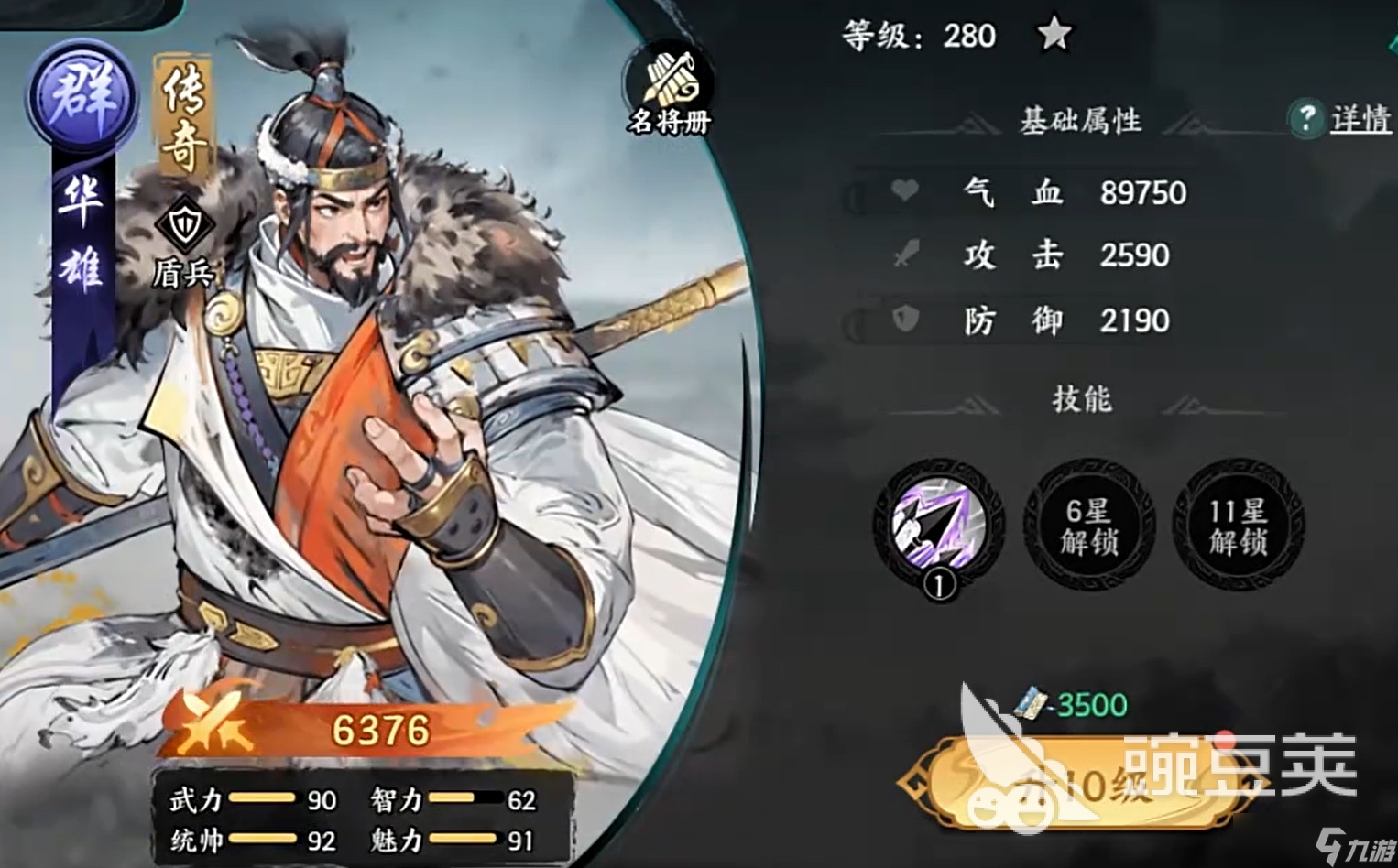Screen dimensions: 1398x868
Task: Select the 盾兵 shield-soldier class icon
Action: pos(185,225)
